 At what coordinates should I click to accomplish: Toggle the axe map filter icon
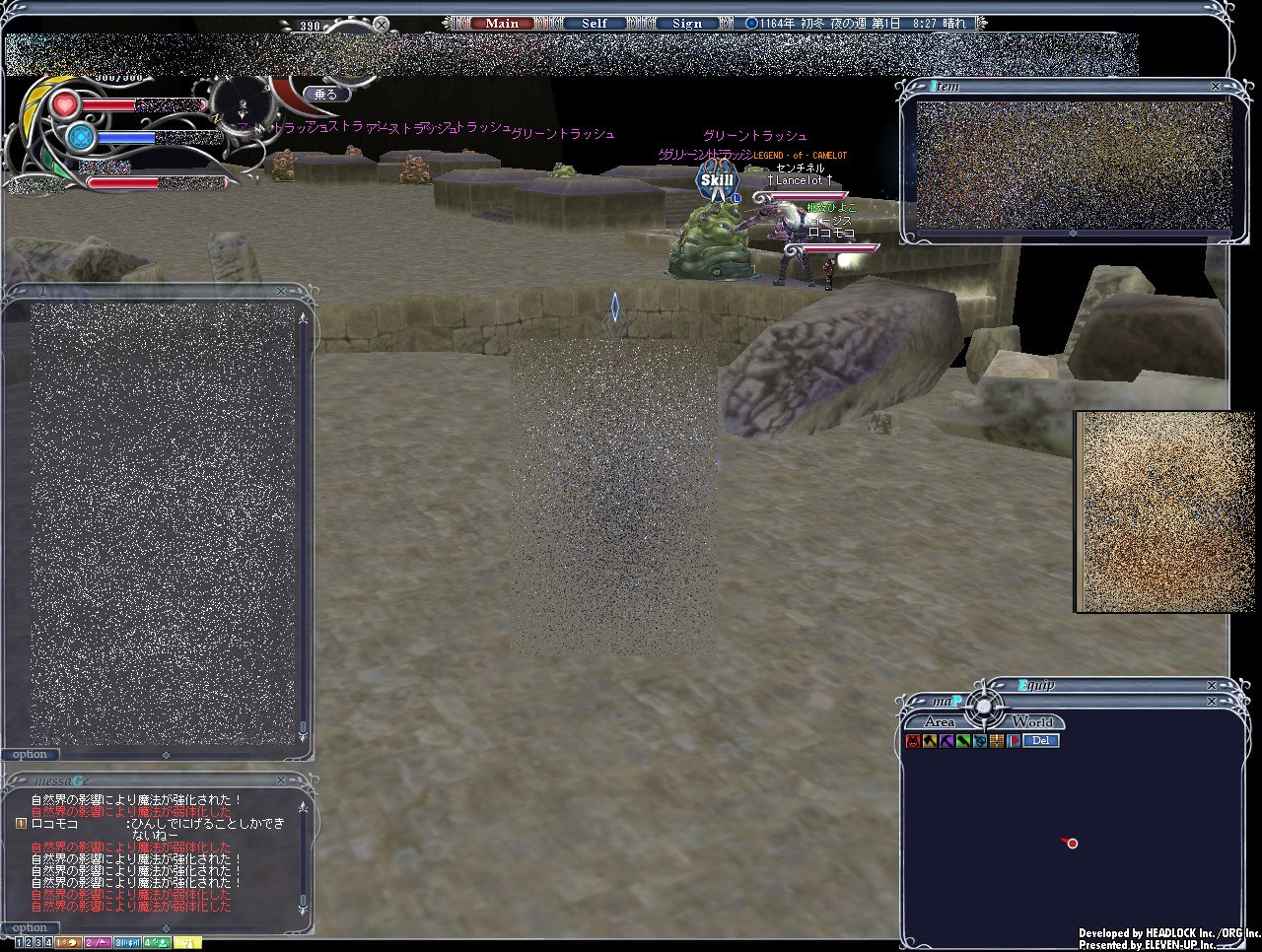930,741
